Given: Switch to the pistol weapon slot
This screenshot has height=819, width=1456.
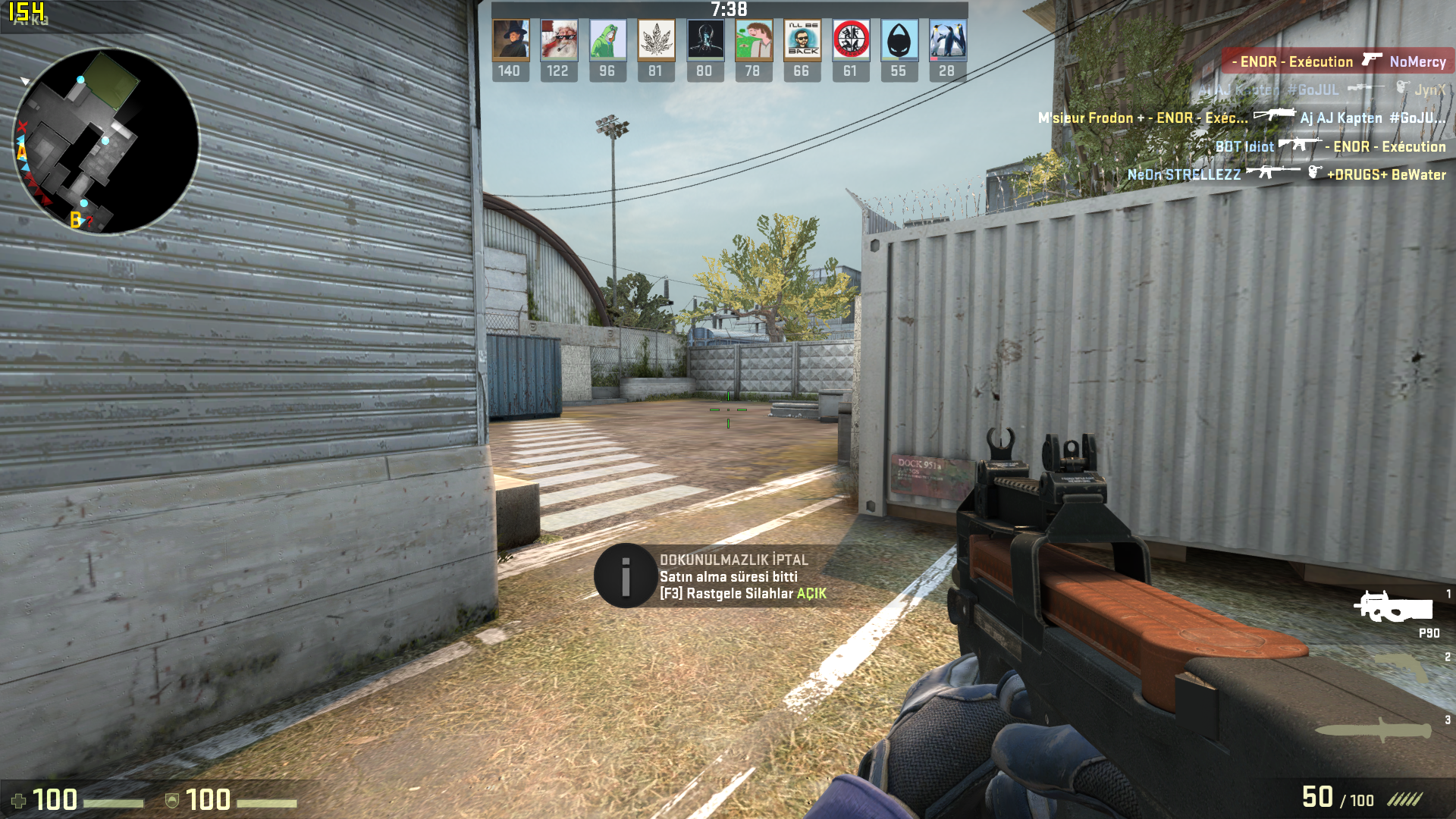Looking at the screenshot, I should (x=1403, y=668).
